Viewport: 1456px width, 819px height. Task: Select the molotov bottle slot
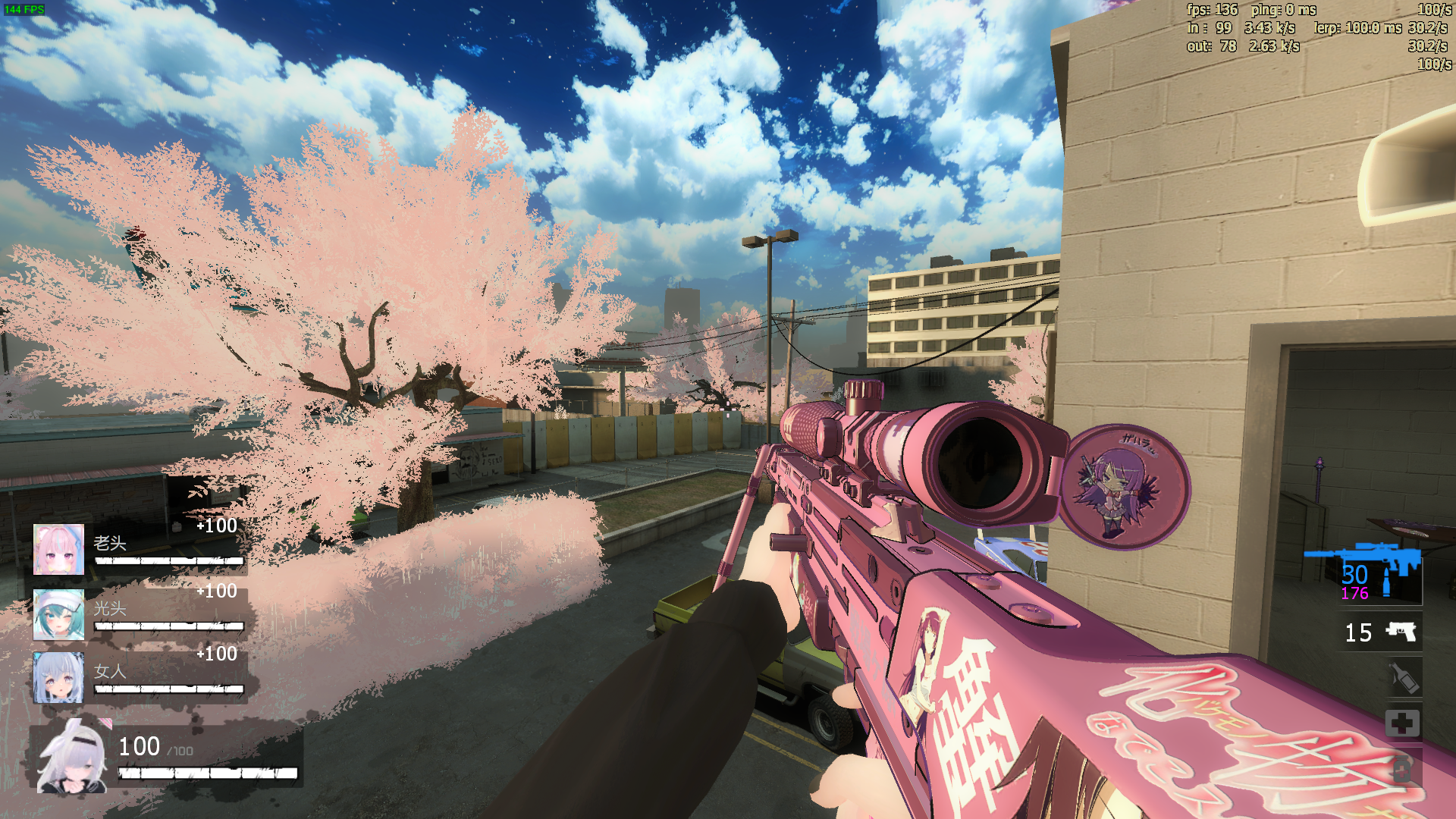coord(1403,678)
